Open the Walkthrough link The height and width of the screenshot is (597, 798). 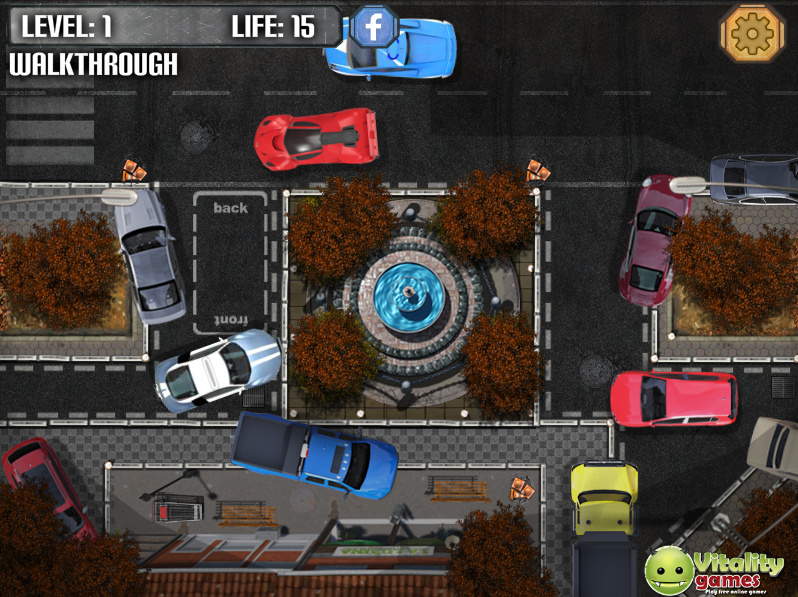(x=93, y=65)
